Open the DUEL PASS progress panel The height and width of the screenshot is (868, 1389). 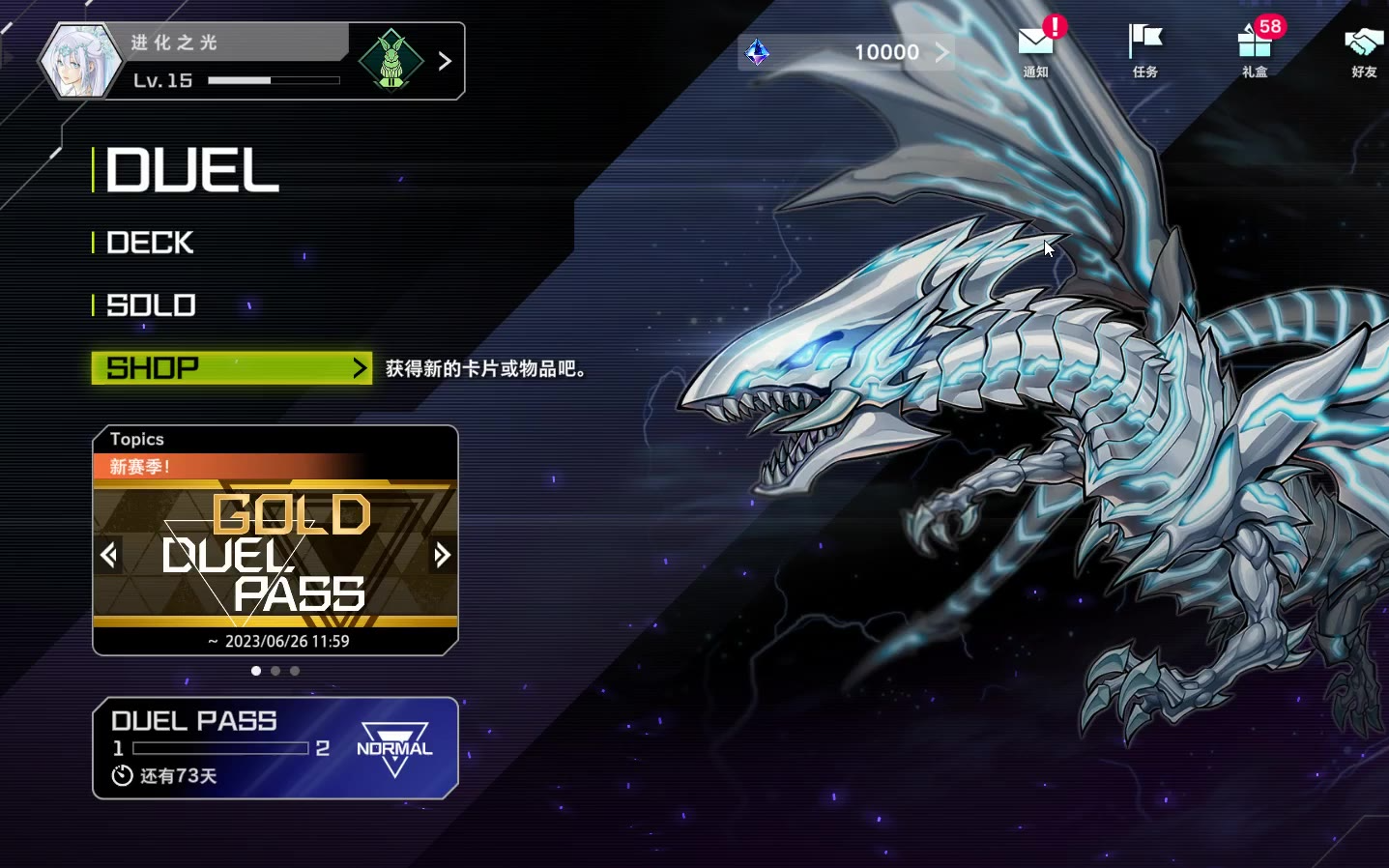coord(275,748)
